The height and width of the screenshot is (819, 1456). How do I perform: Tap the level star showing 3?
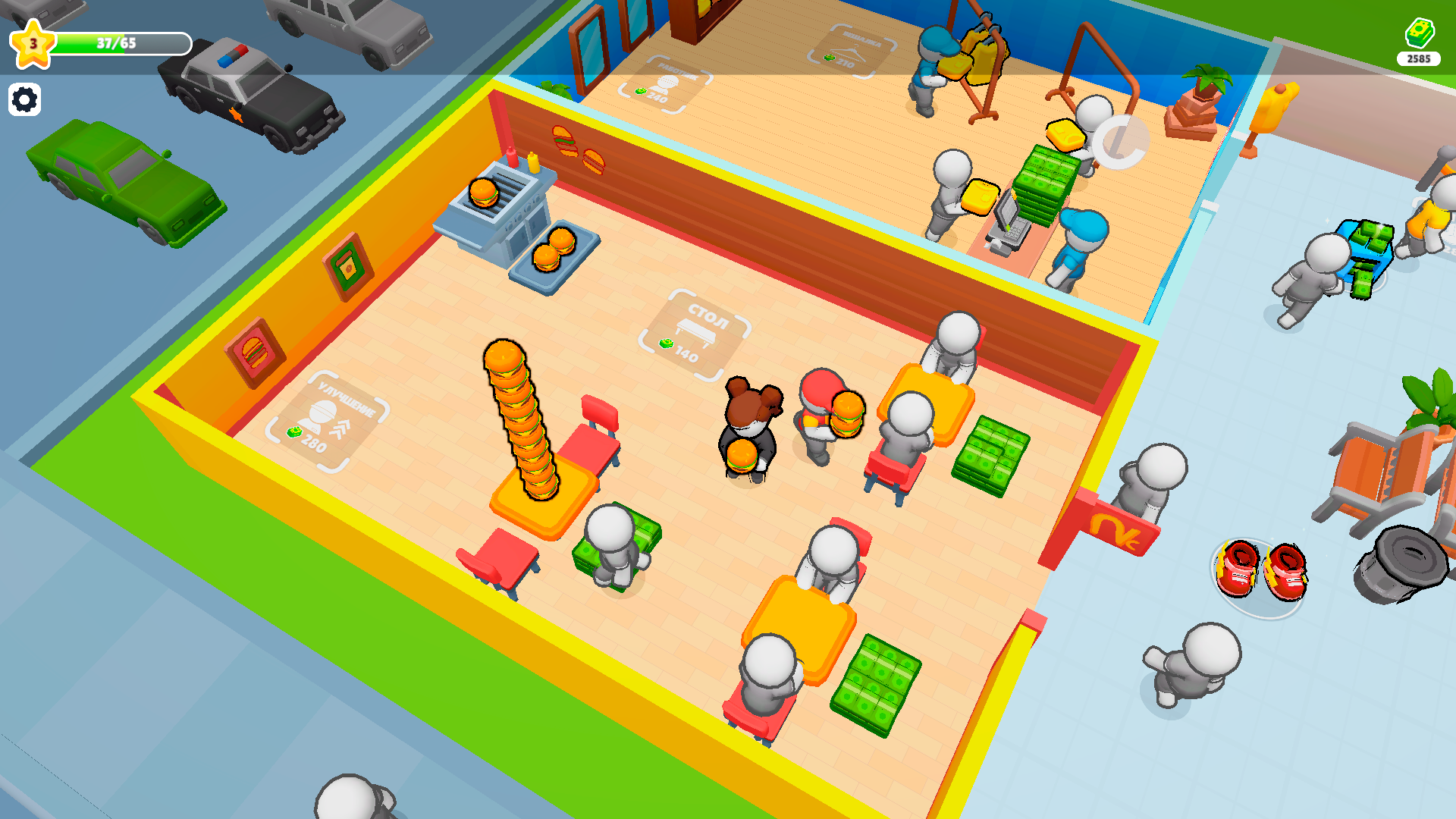[x=32, y=45]
